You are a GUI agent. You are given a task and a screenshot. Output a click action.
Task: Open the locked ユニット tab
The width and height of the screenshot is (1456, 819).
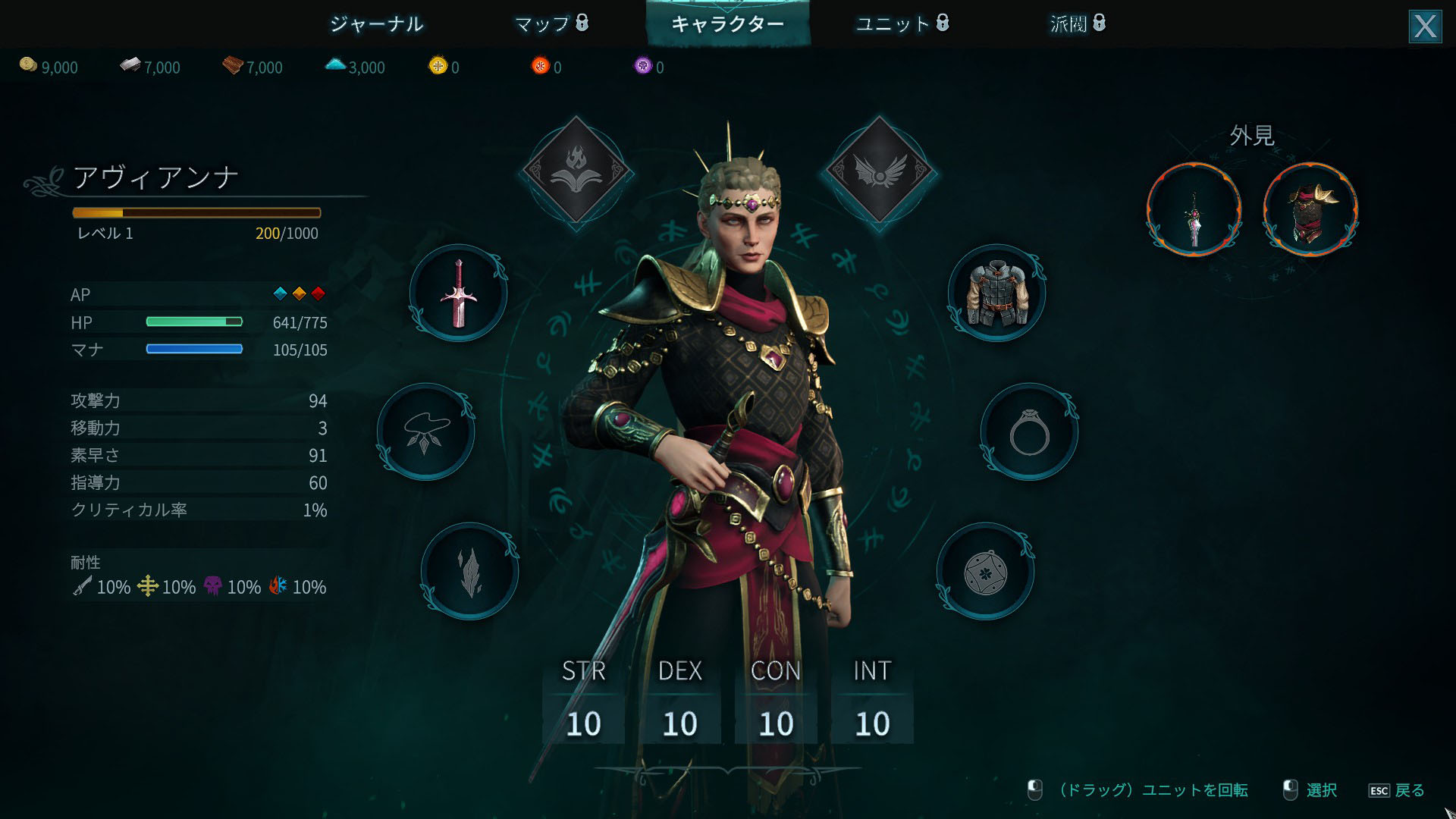click(902, 24)
